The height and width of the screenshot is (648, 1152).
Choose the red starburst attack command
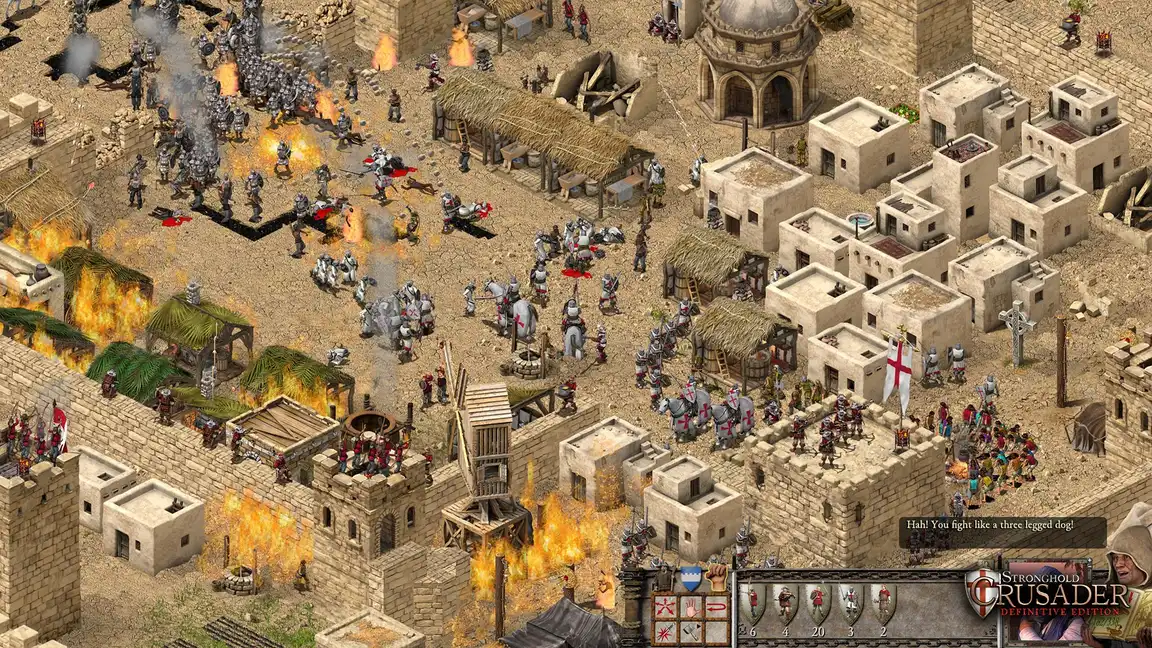[665, 631]
